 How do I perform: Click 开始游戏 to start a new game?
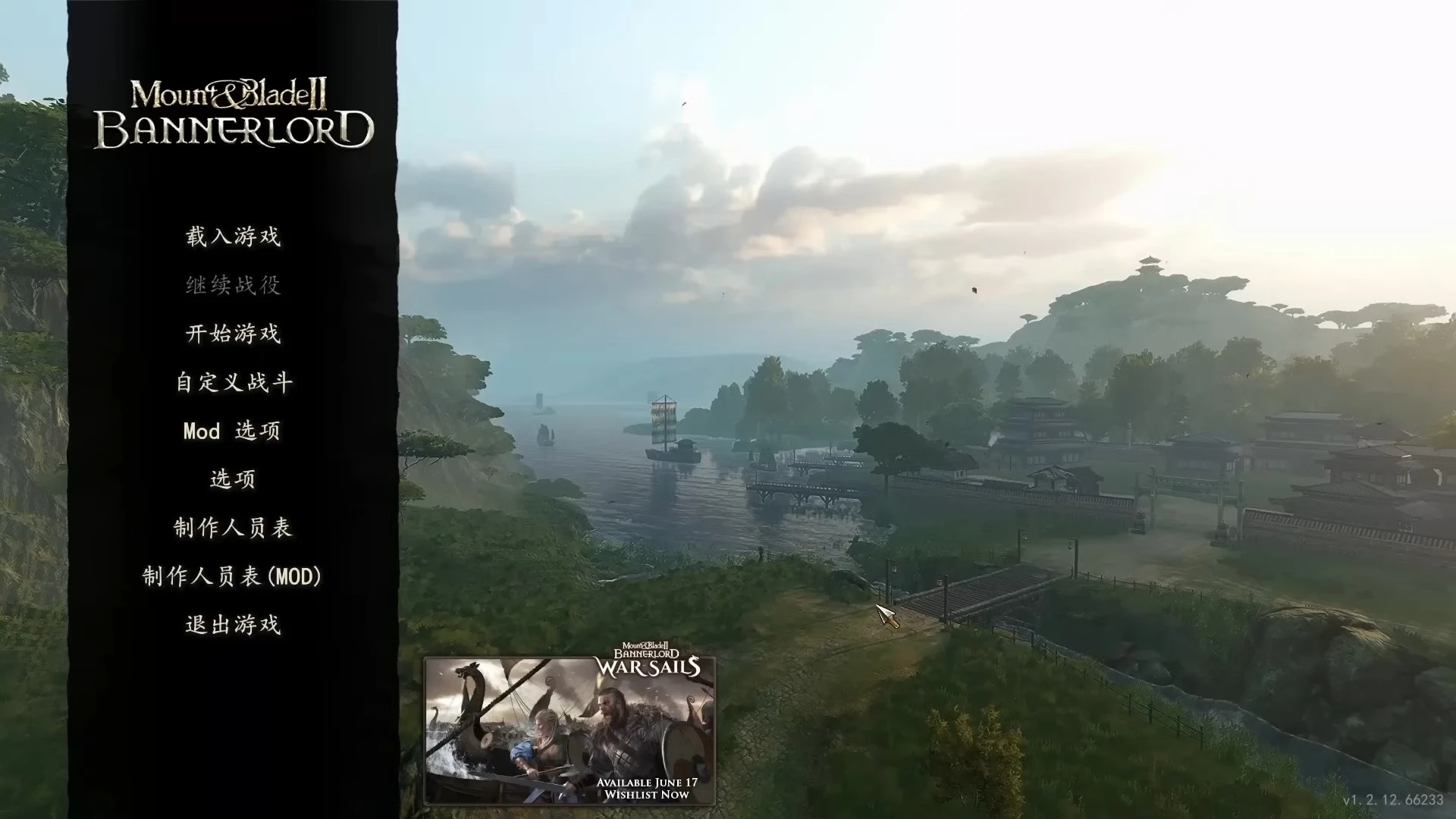click(x=231, y=334)
